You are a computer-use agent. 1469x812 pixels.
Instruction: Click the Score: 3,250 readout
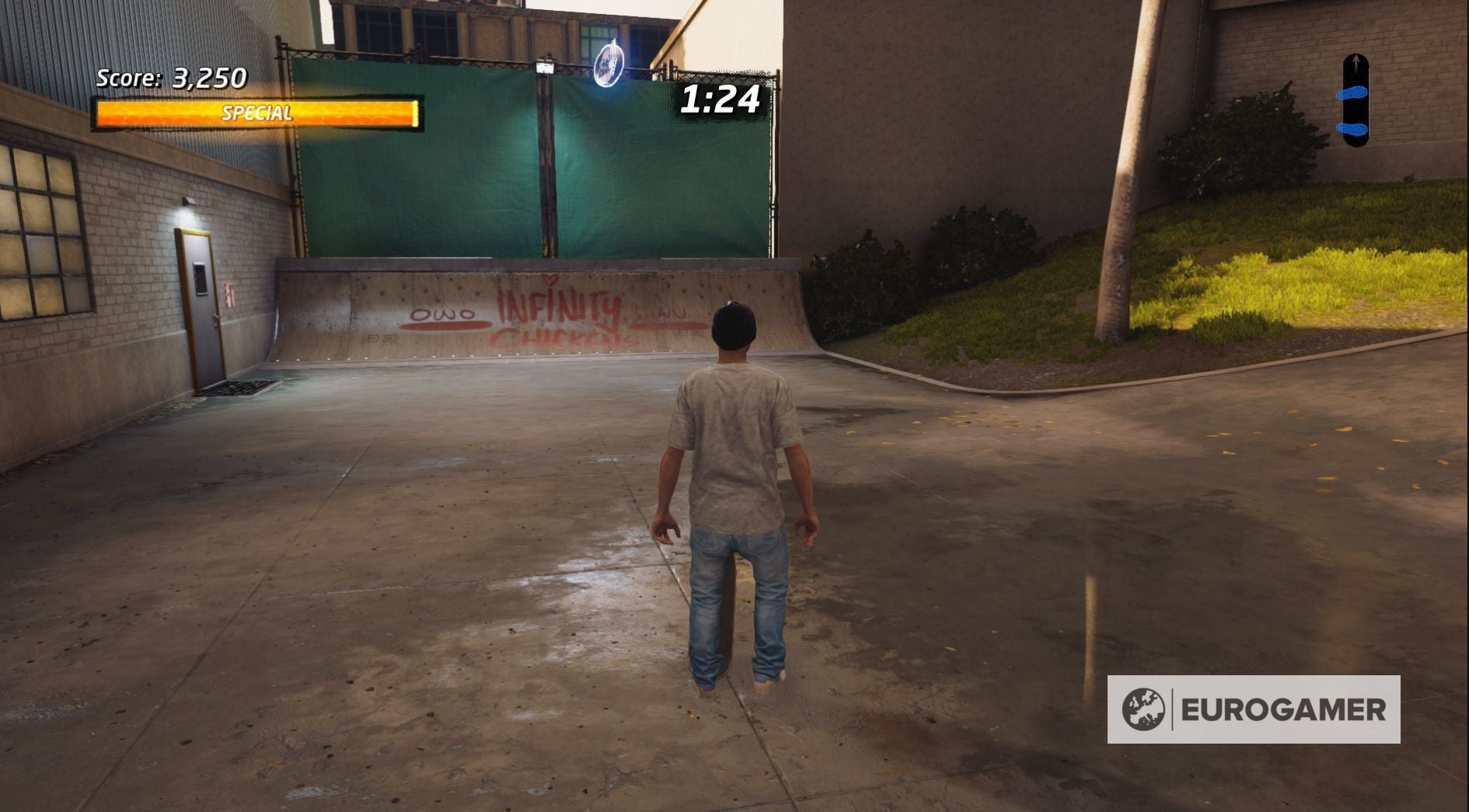tap(169, 78)
